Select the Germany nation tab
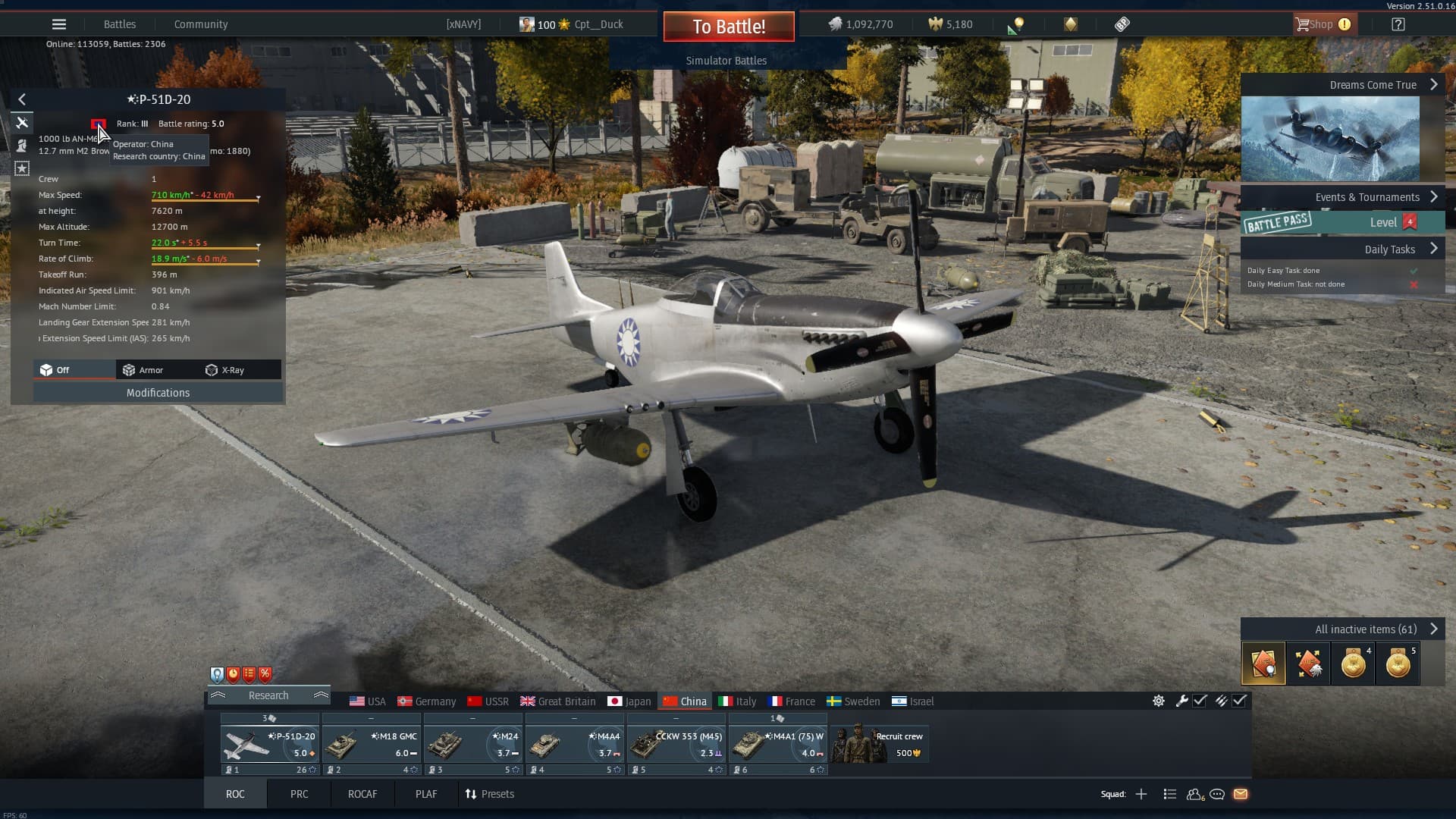 click(x=427, y=701)
